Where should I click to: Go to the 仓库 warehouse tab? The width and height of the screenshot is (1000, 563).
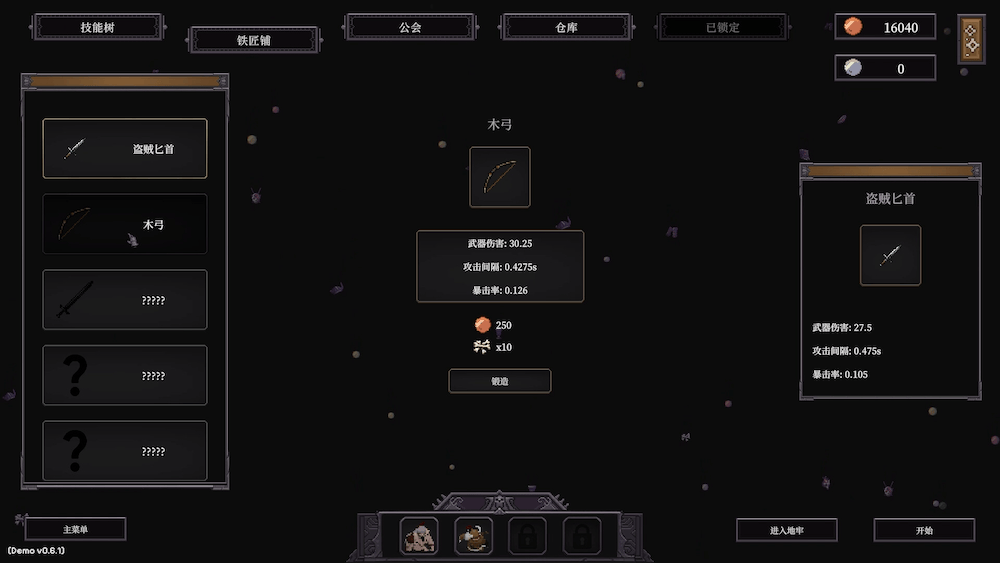tap(566, 27)
